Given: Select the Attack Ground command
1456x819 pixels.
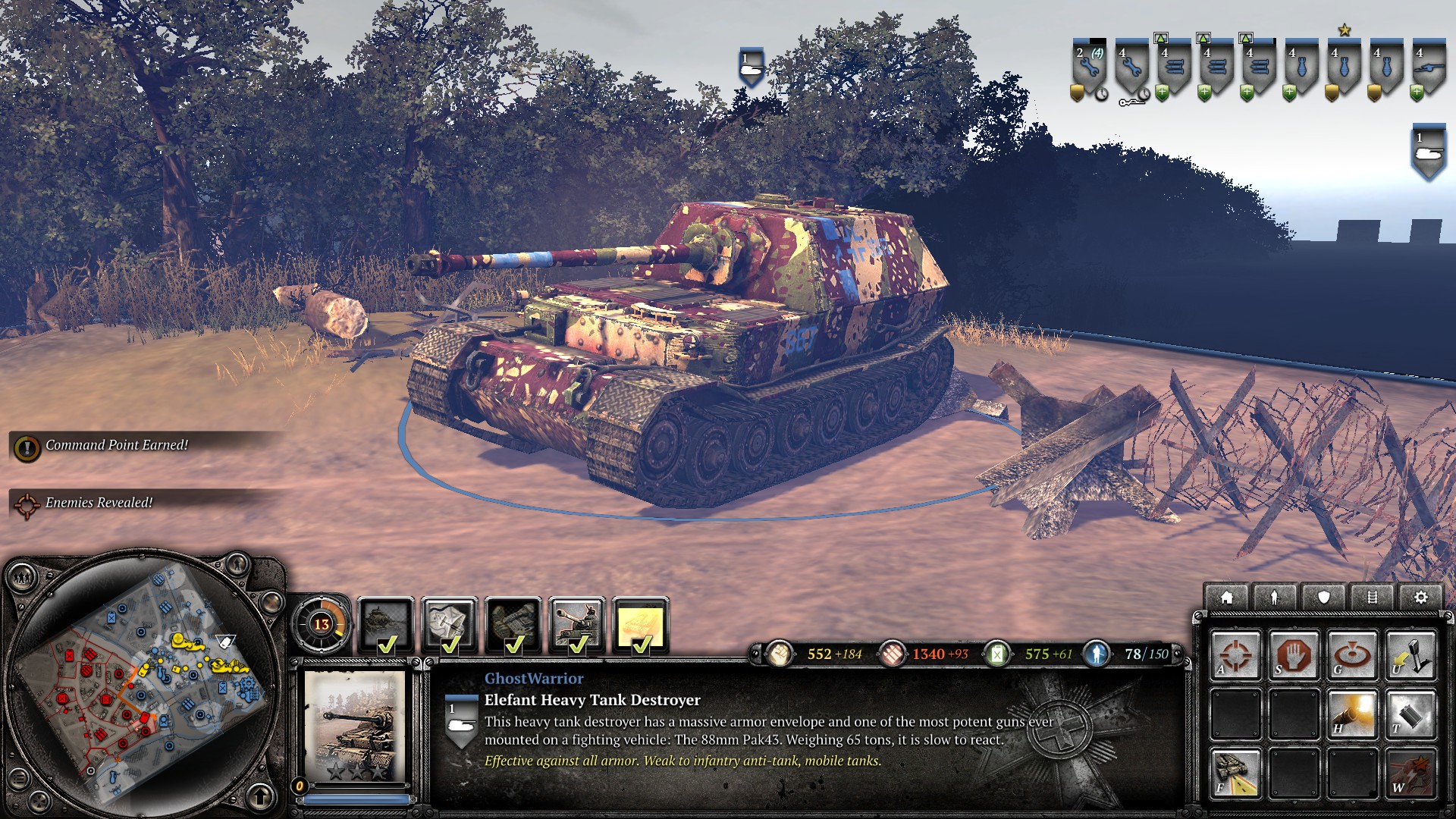Looking at the screenshot, I should pyautogui.click(x=1351, y=655).
